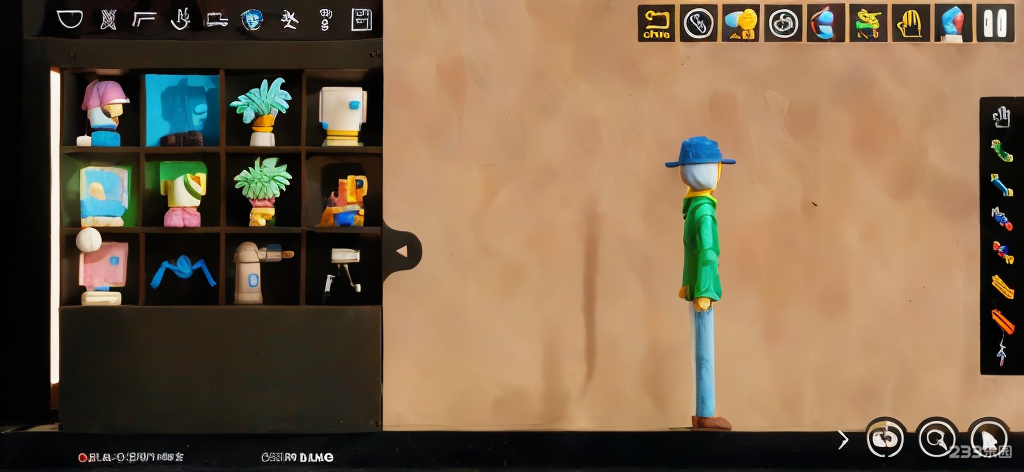Pick the teal plant in the orange pot
The width and height of the screenshot is (1024, 472).
(x=260, y=111)
